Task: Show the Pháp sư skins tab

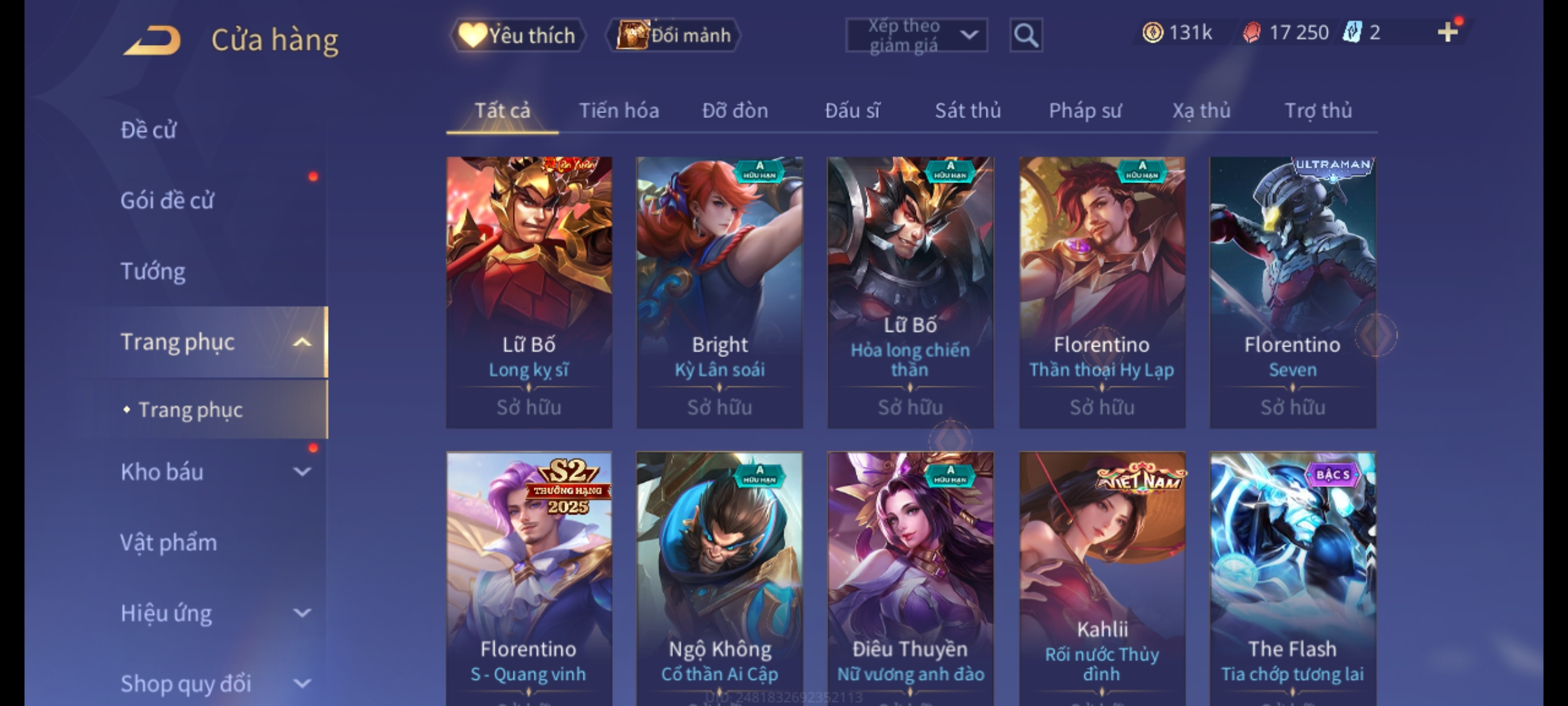Action: coord(1085,110)
